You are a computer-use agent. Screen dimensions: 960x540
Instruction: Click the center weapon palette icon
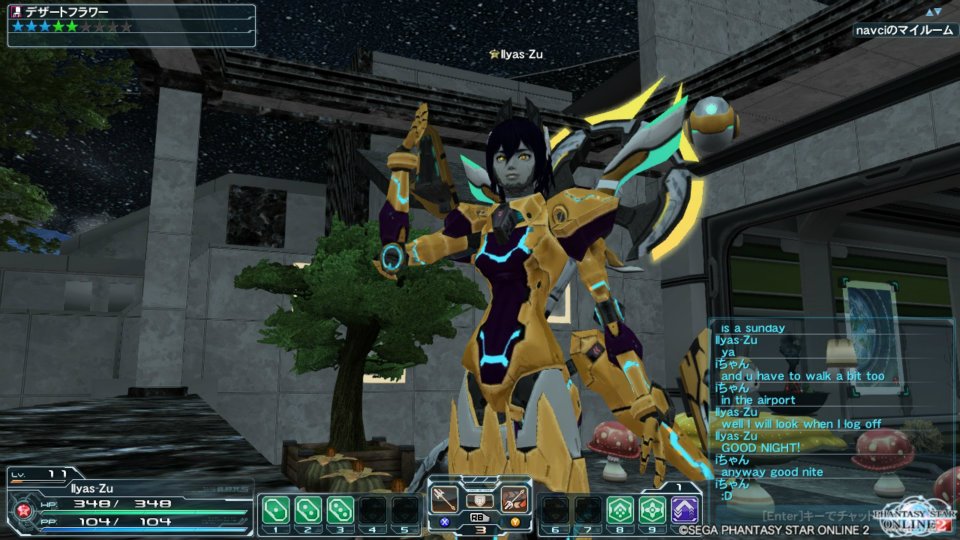coord(481,499)
